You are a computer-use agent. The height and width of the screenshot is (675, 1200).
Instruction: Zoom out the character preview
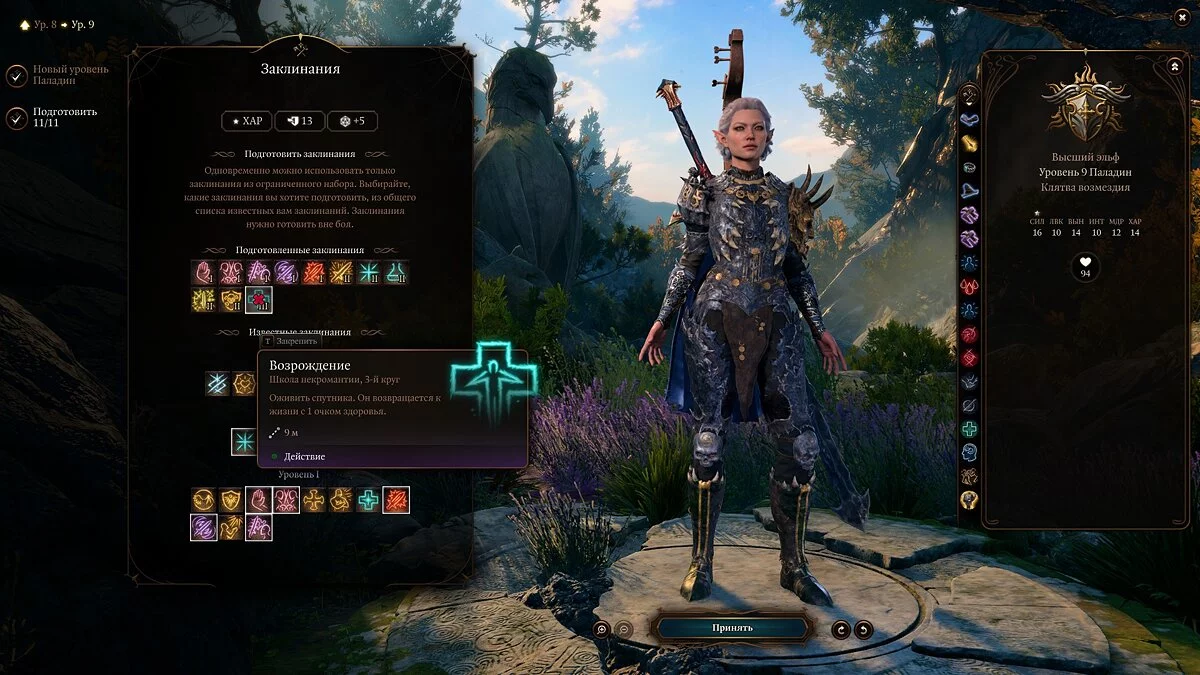tap(622, 629)
